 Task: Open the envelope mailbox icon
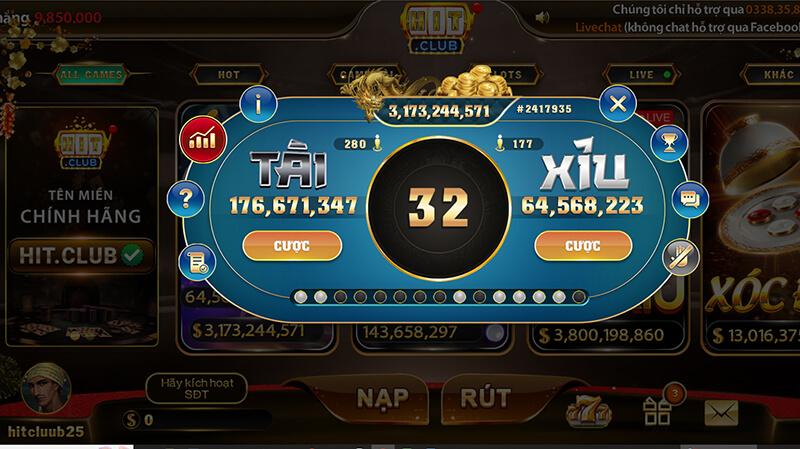[720, 412]
